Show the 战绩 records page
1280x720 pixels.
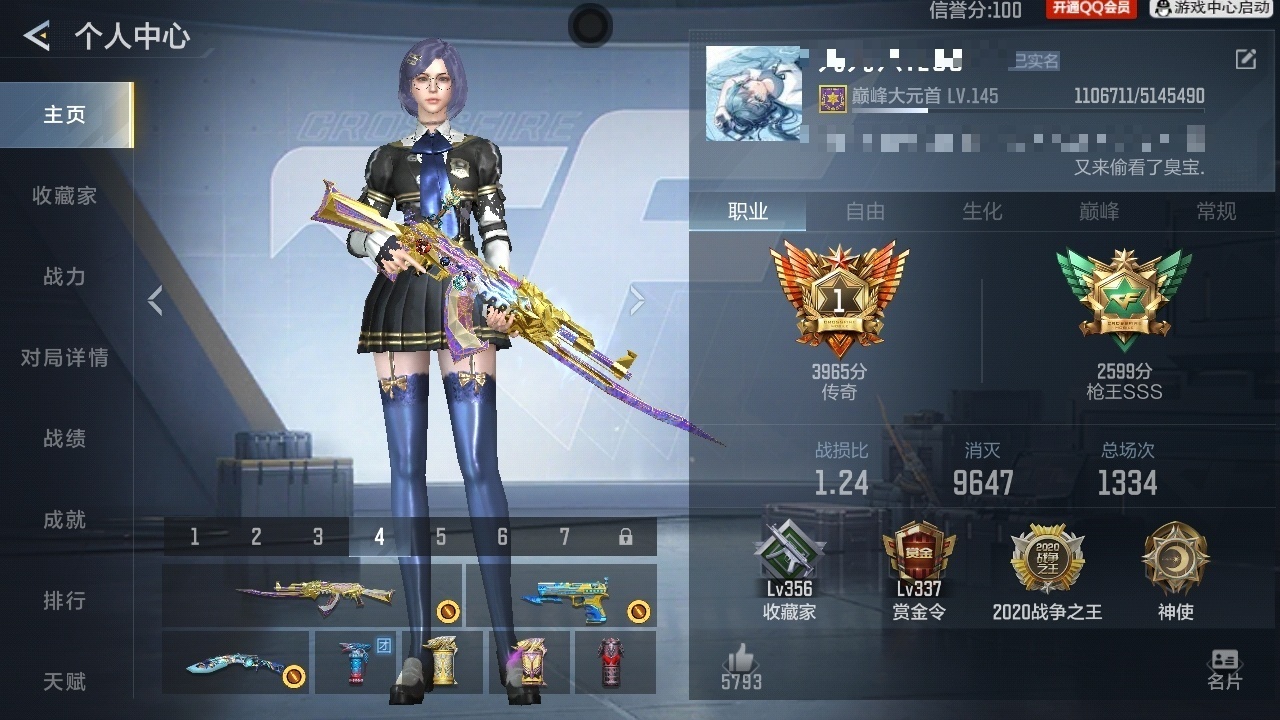65,439
